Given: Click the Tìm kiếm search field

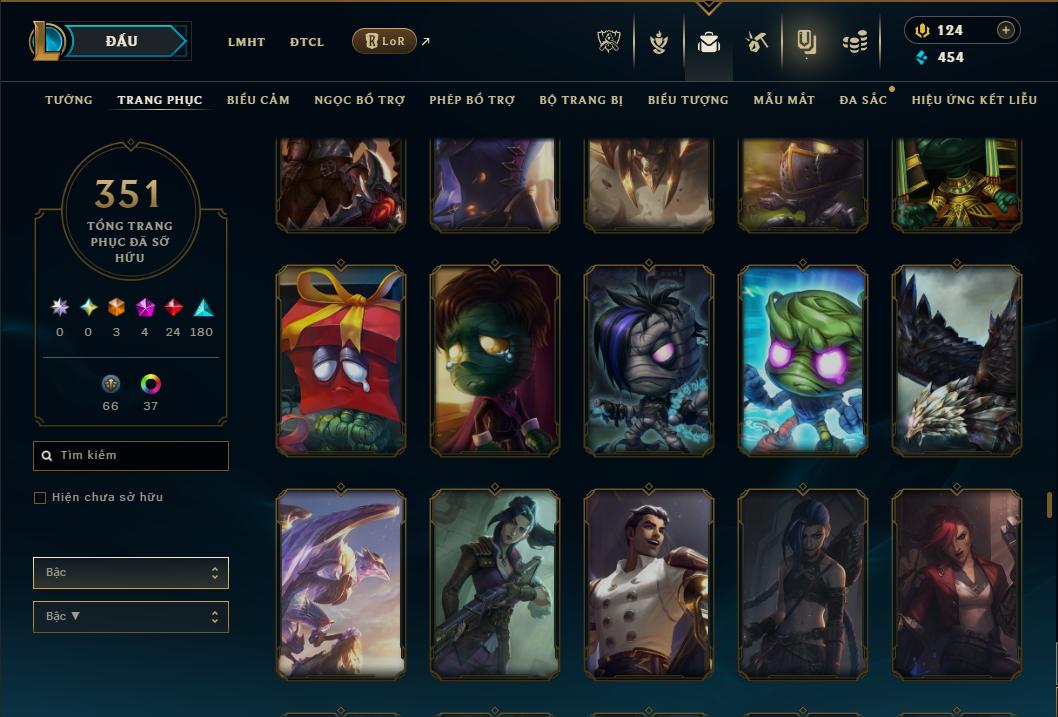Looking at the screenshot, I should (131, 456).
